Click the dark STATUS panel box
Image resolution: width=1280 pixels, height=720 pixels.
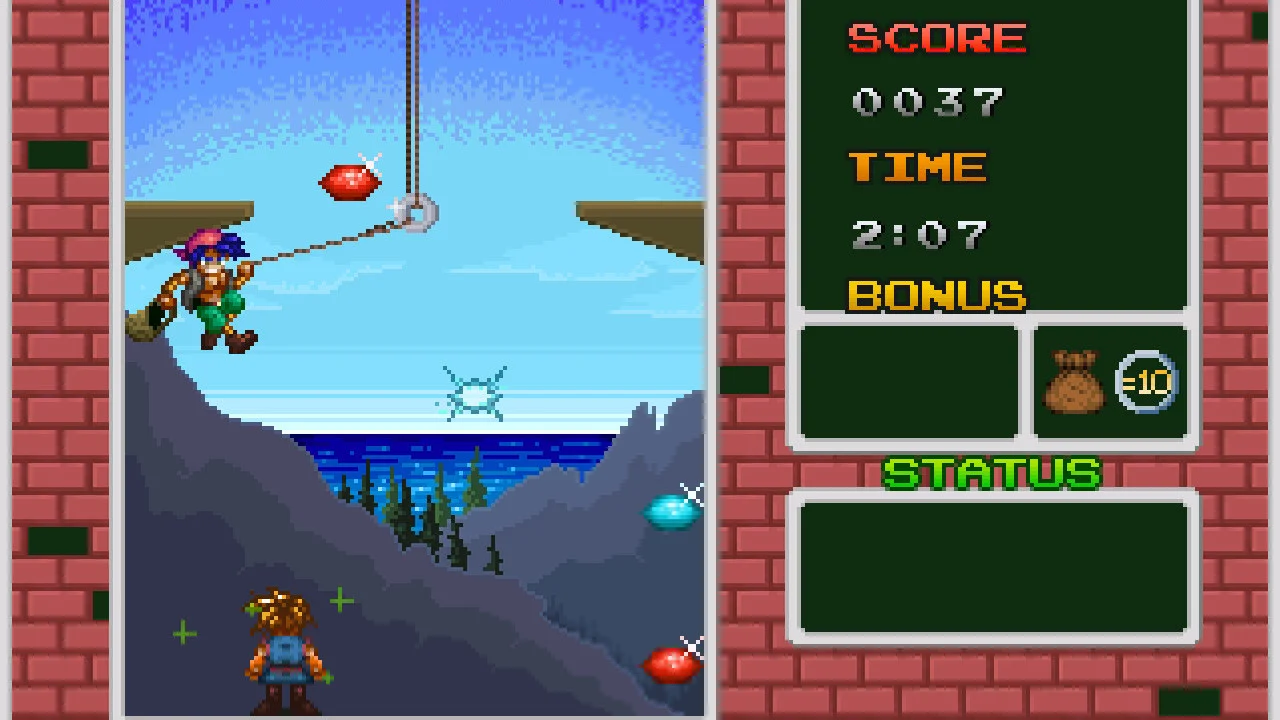tap(991, 565)
